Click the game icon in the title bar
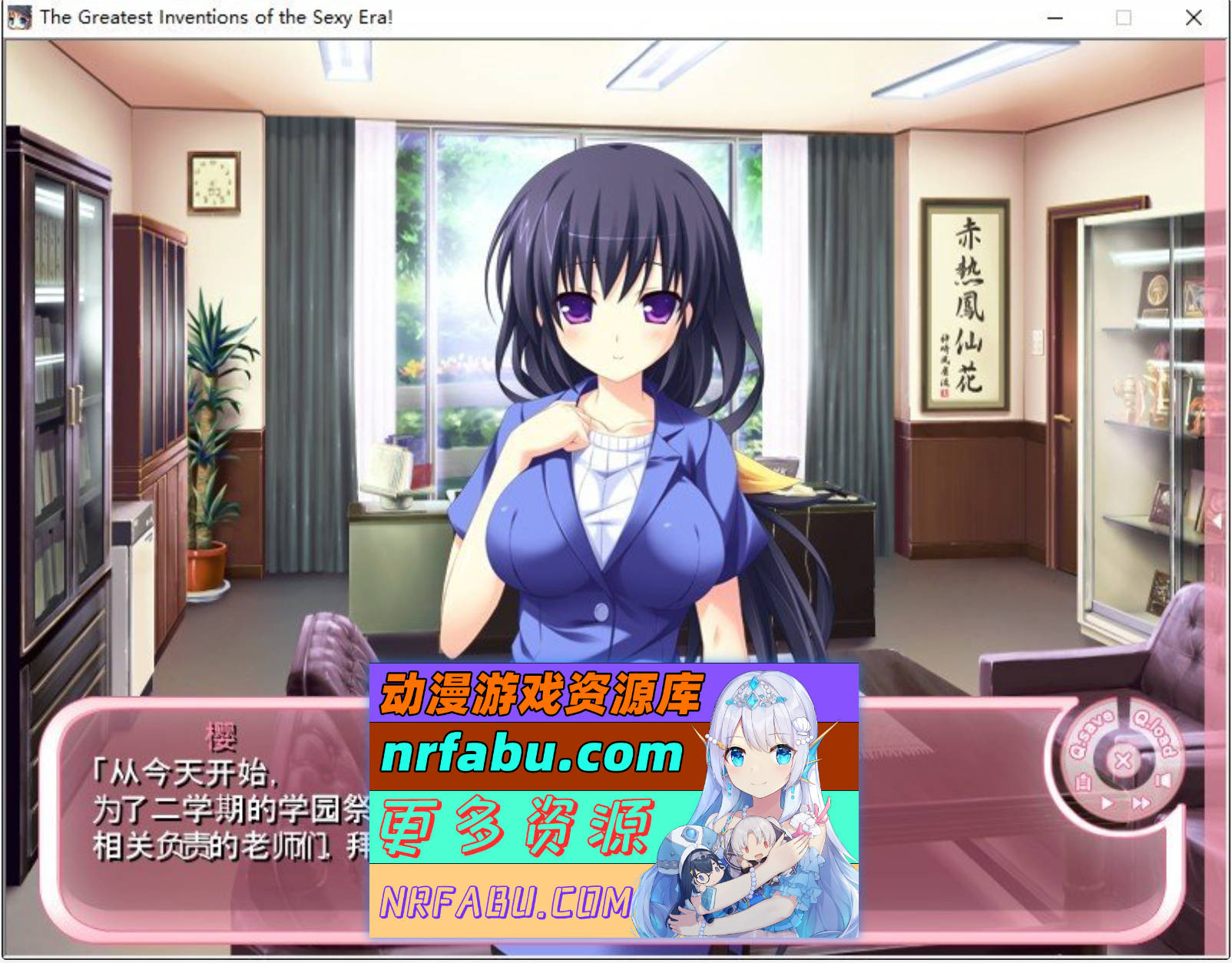This screenshot has width=1232, height=963. pyautogui.click(x=19, y=15)
